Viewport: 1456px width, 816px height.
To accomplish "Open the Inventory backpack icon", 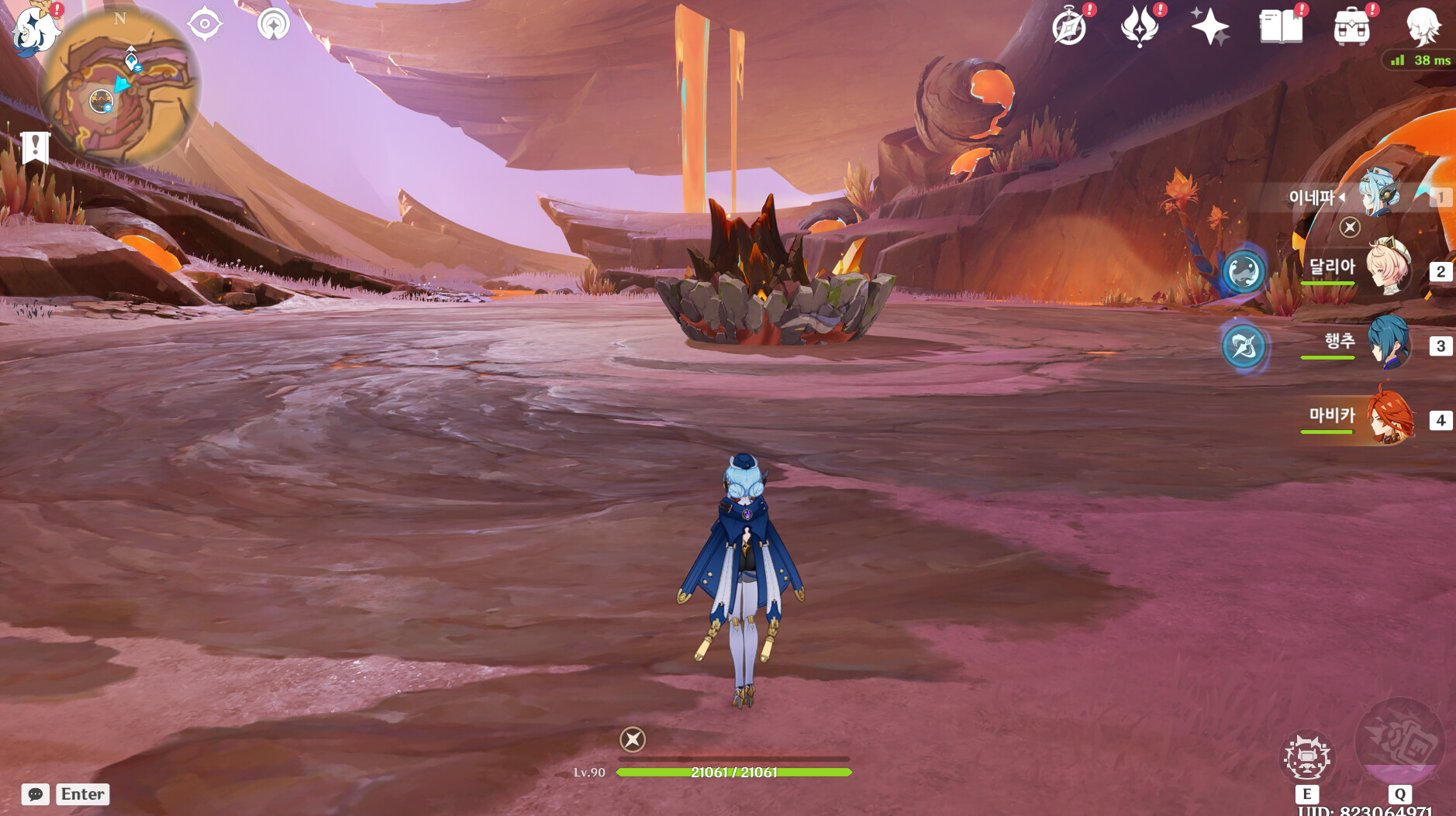I will (1351, 28).
